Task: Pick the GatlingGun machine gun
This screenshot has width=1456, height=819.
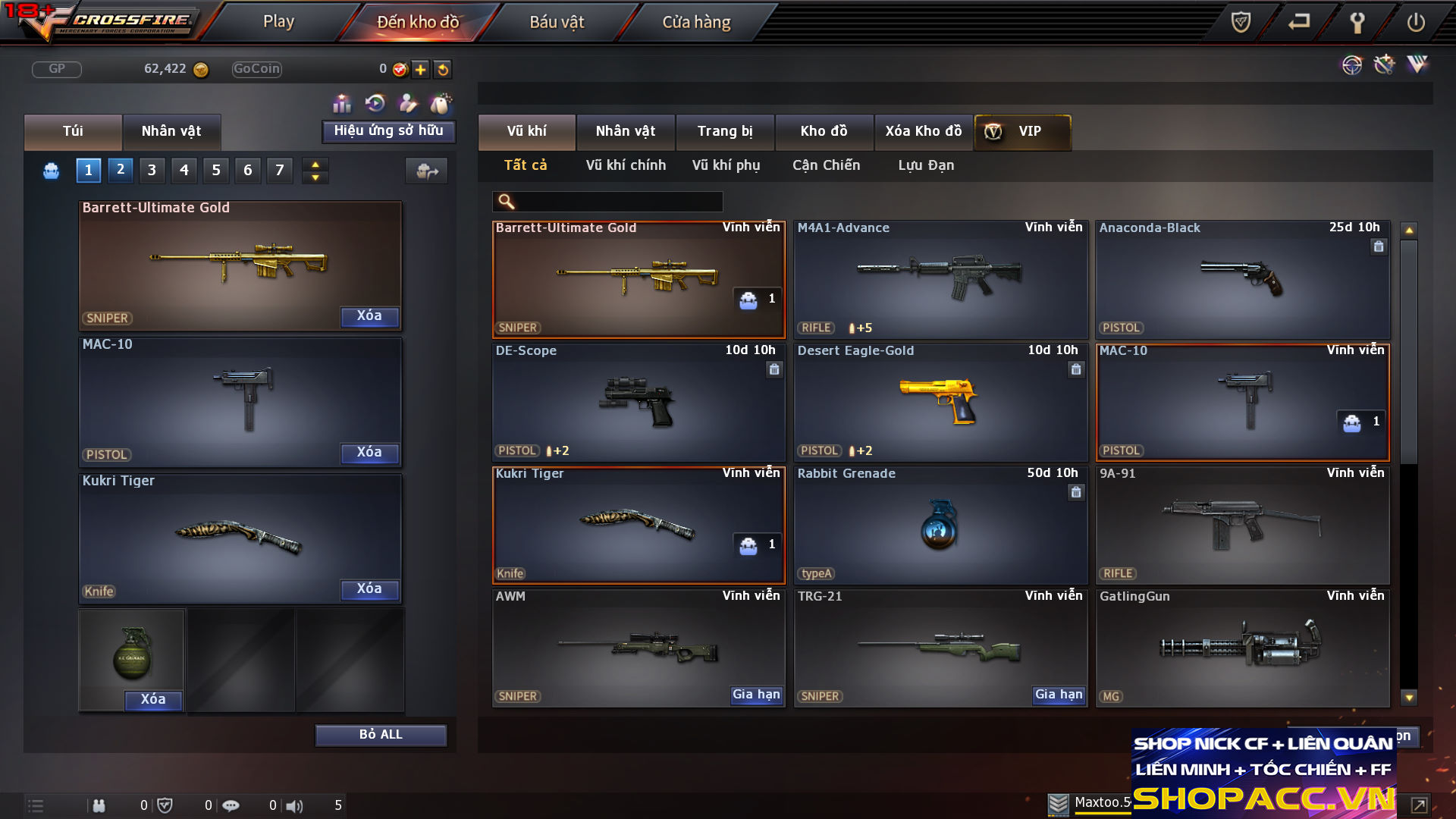Action: click(x=1242, y=648)
